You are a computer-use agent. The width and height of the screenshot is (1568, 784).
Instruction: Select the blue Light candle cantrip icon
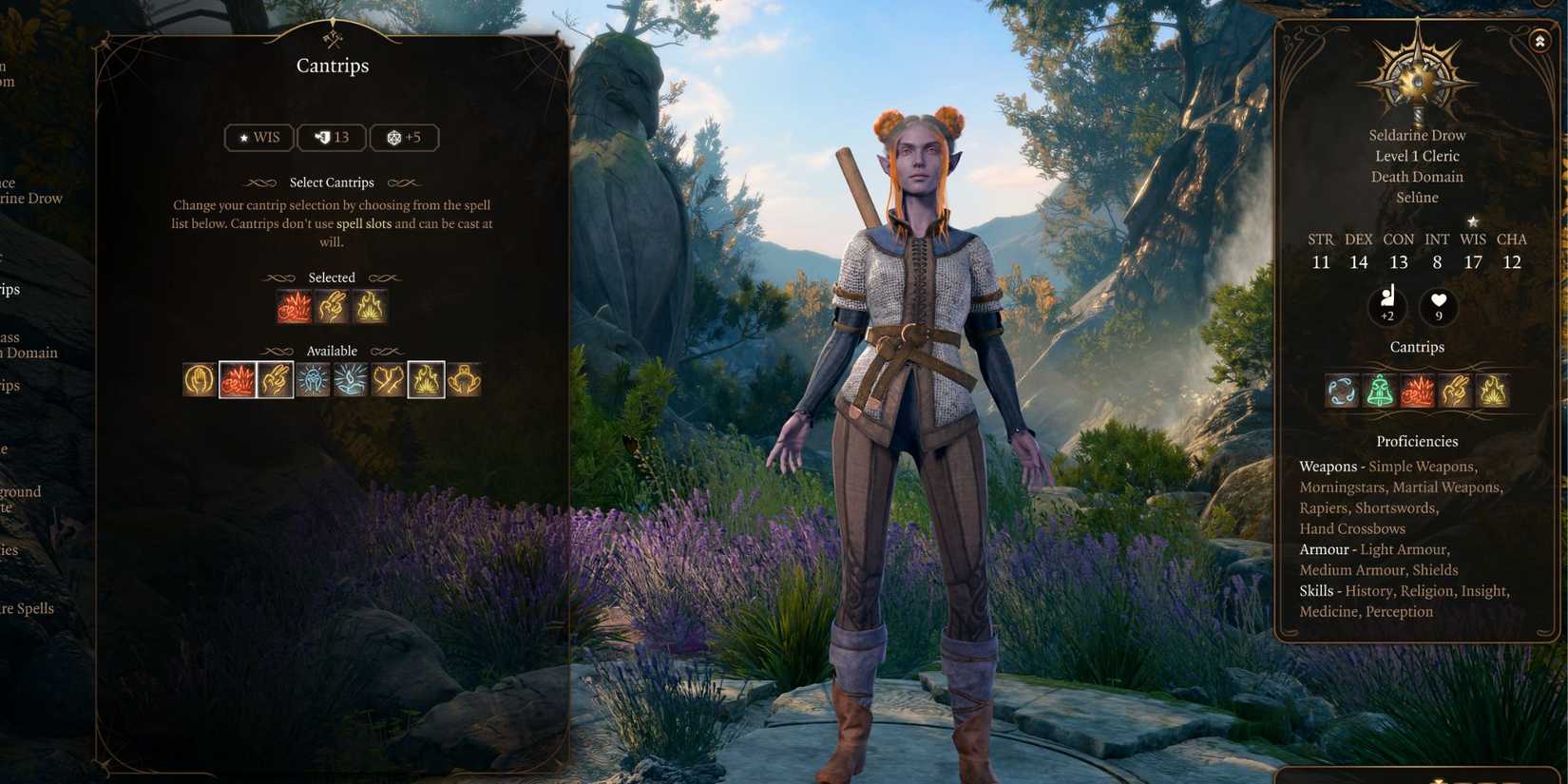pyautogui.click(x=349, y=379)
